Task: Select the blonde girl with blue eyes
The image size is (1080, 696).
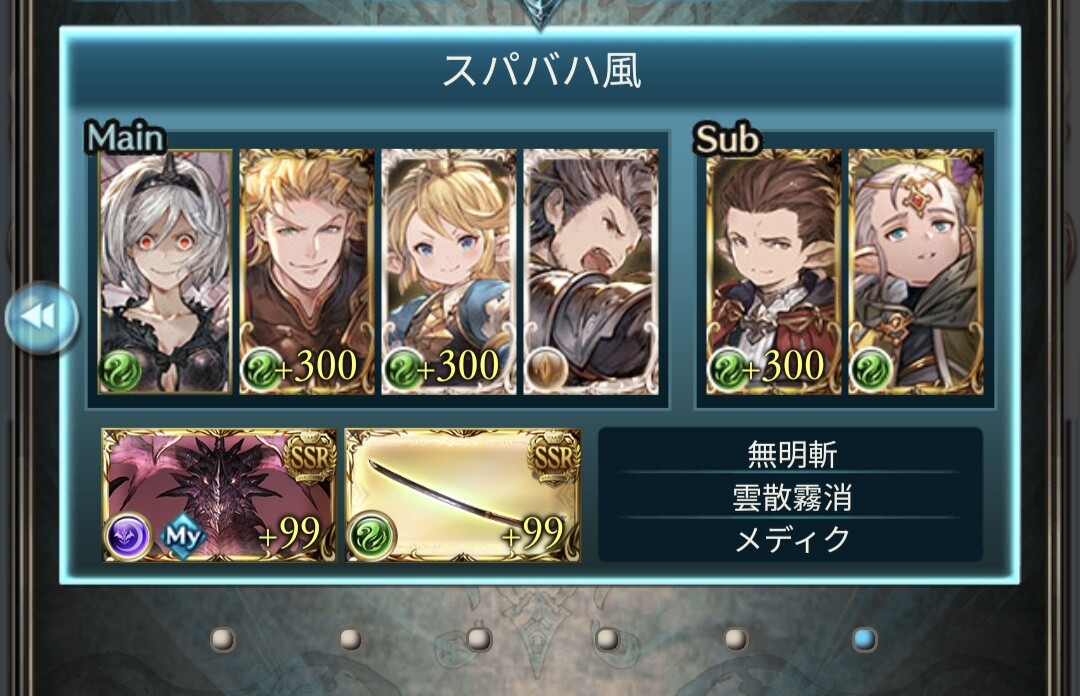Action: click(449, 271)
